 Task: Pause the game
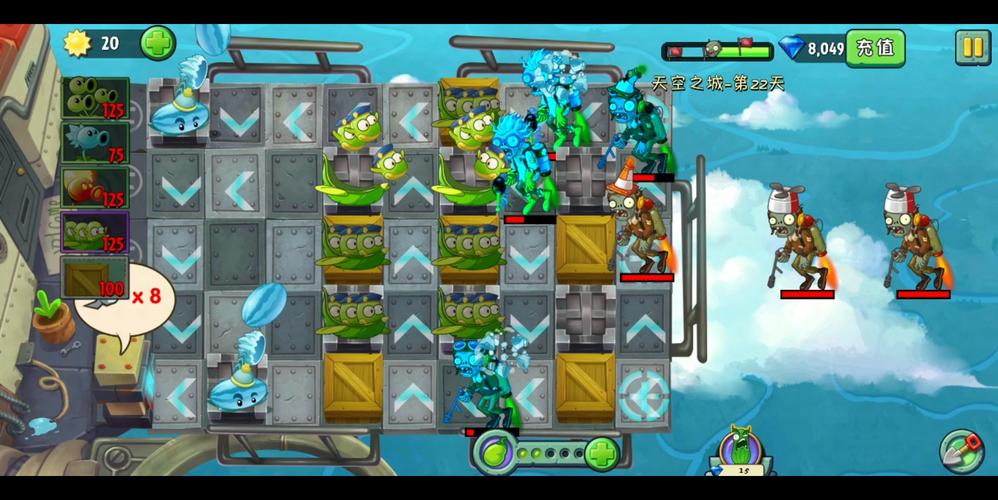[972, 47]
